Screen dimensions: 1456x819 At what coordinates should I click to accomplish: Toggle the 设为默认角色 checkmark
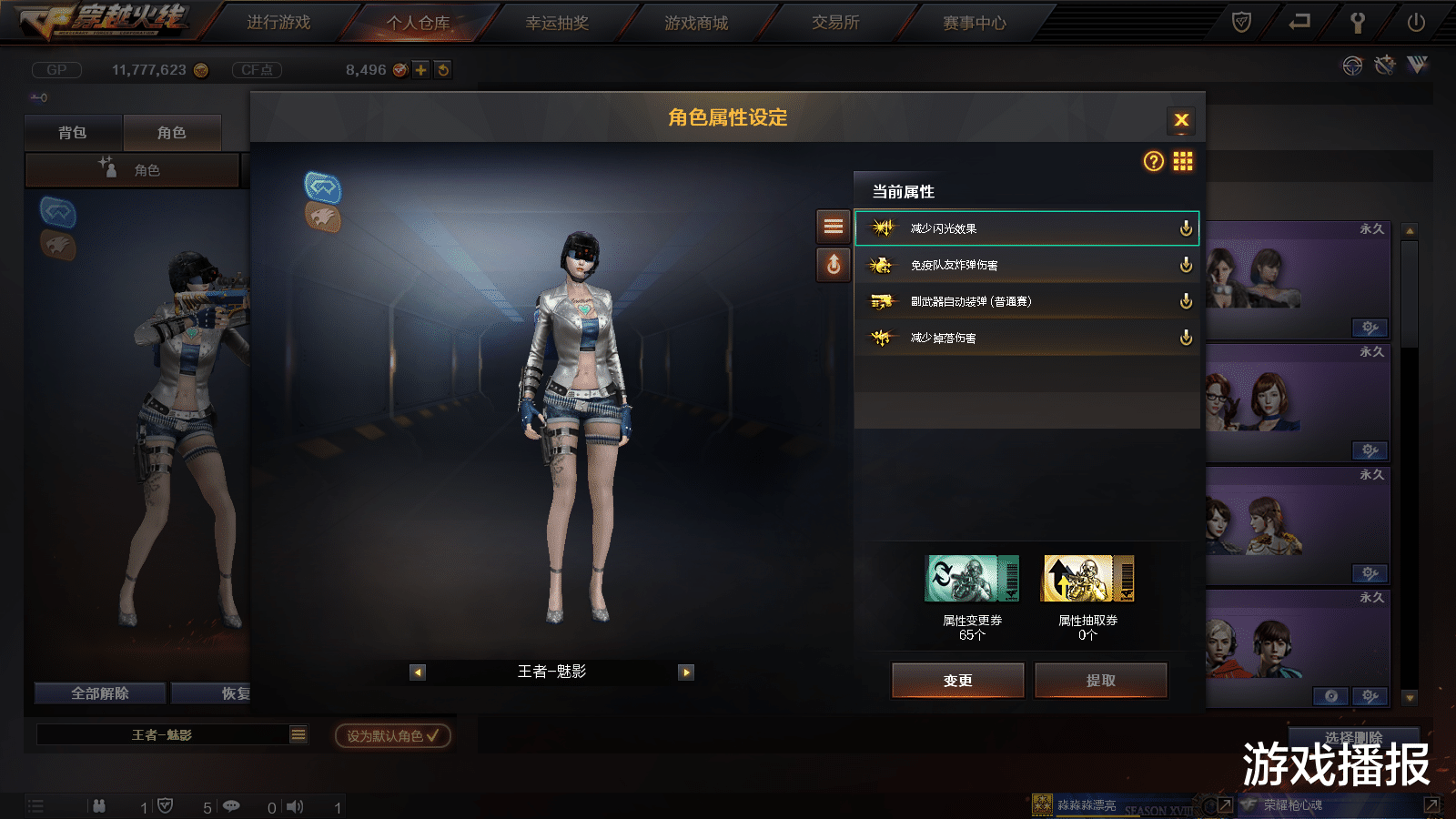coord(435,737)
